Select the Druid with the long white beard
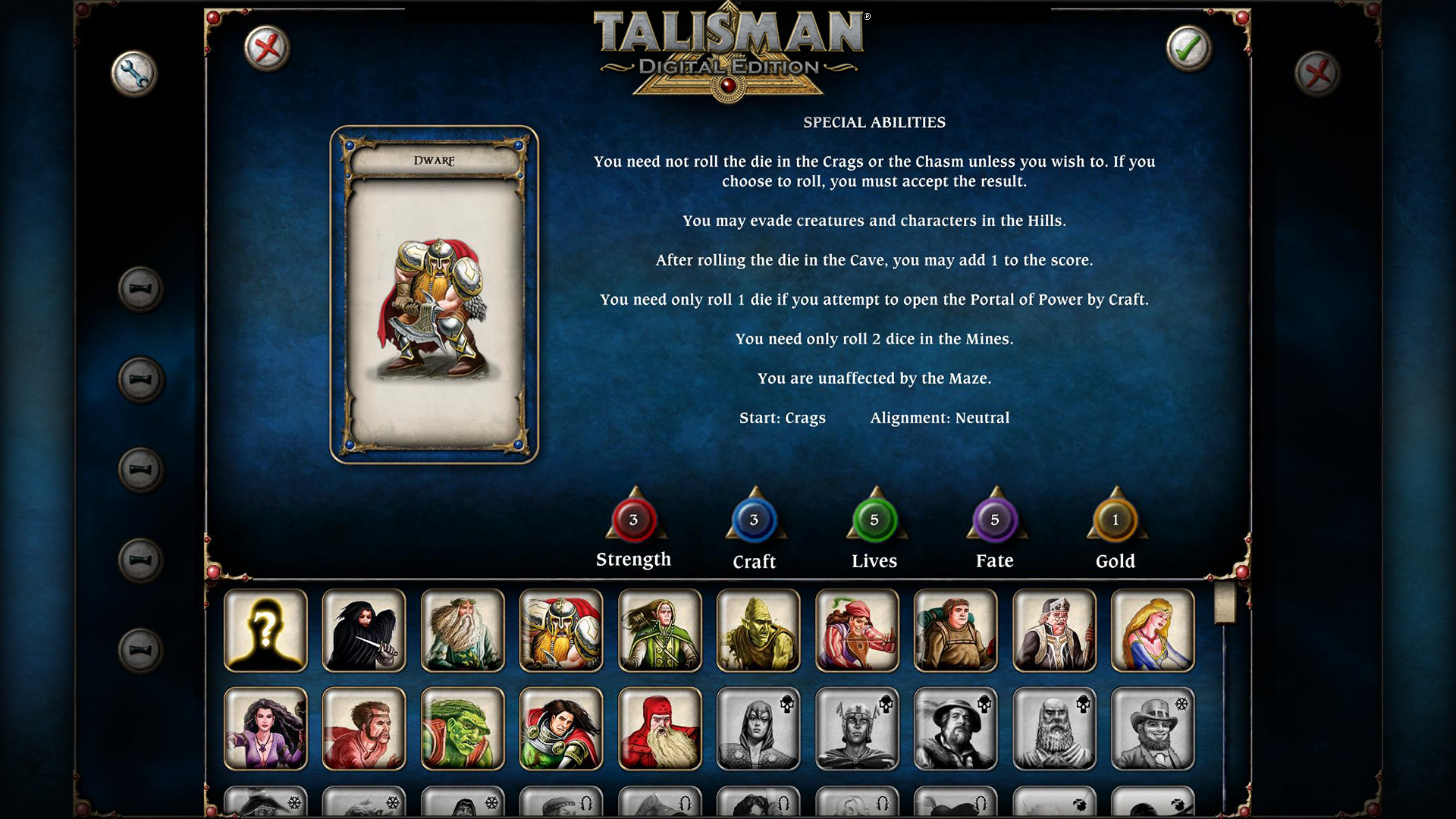The height and width of the screenshot is (819, 1456). coord(463,630)
